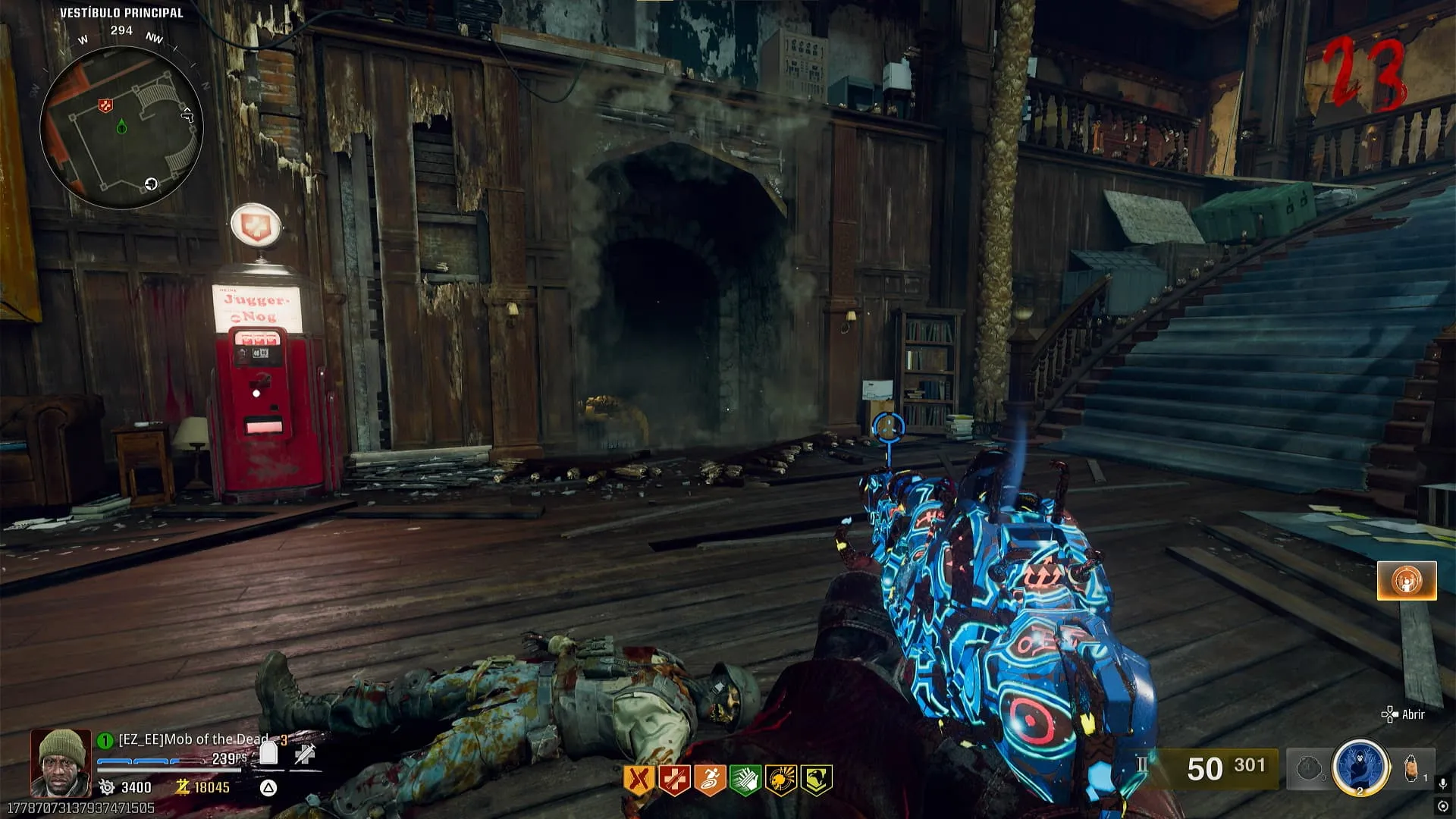This screenshot has width=1456, height=819.
Task: Click the circular target icon below microphone
Action: [1443, 806]
